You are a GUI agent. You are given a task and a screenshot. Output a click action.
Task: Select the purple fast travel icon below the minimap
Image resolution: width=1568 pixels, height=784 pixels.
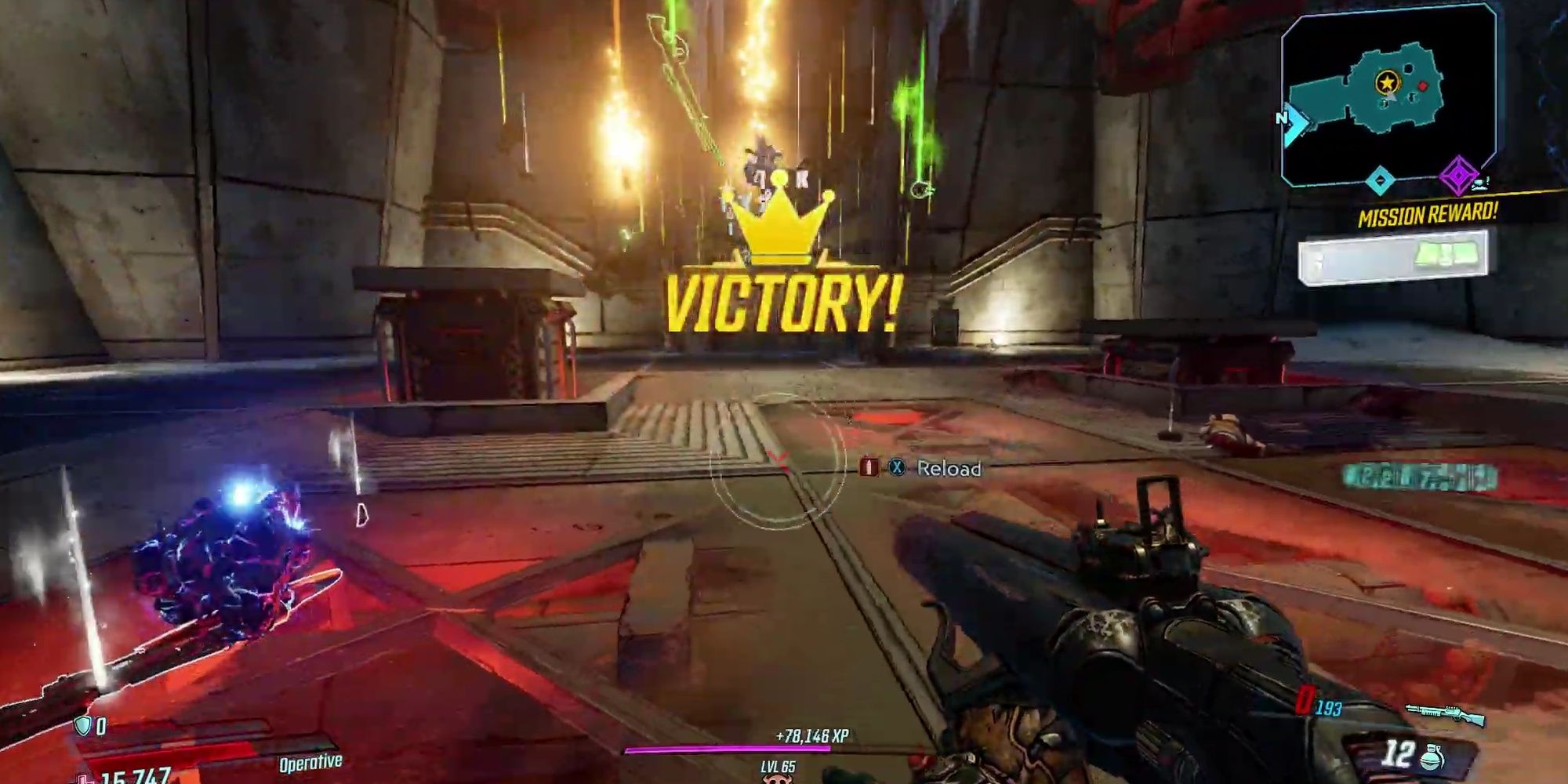pos(1460,174)
